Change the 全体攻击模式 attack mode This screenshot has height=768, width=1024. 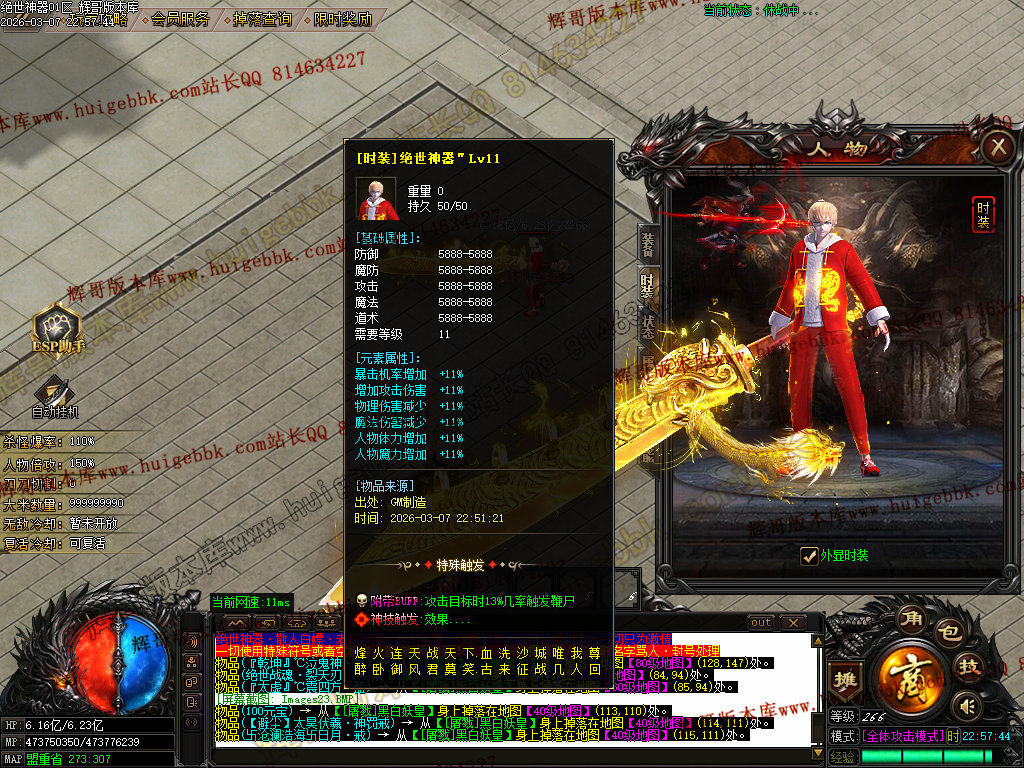[x=902, y=736]
